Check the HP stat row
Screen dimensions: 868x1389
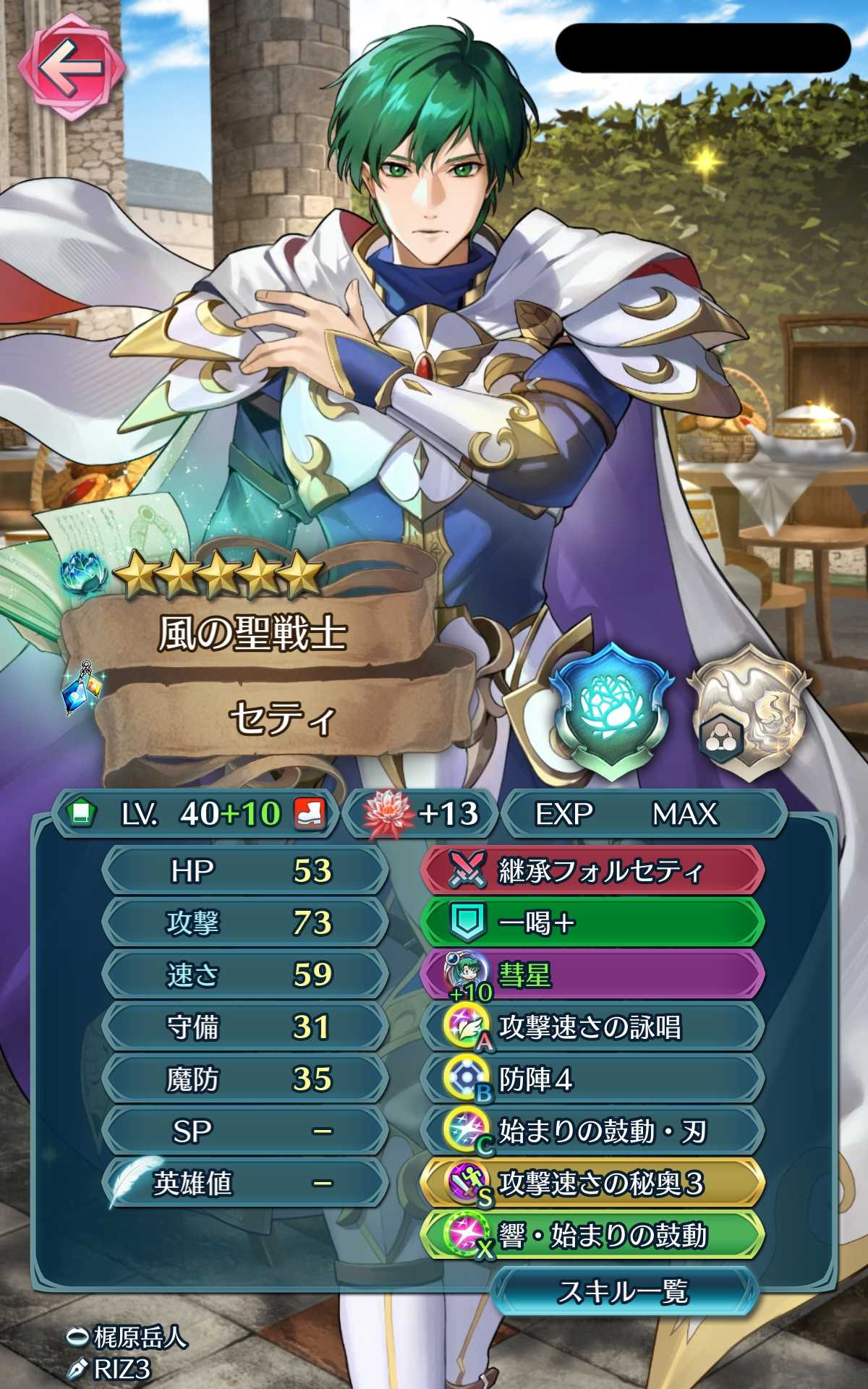click(x=244, y=871)
